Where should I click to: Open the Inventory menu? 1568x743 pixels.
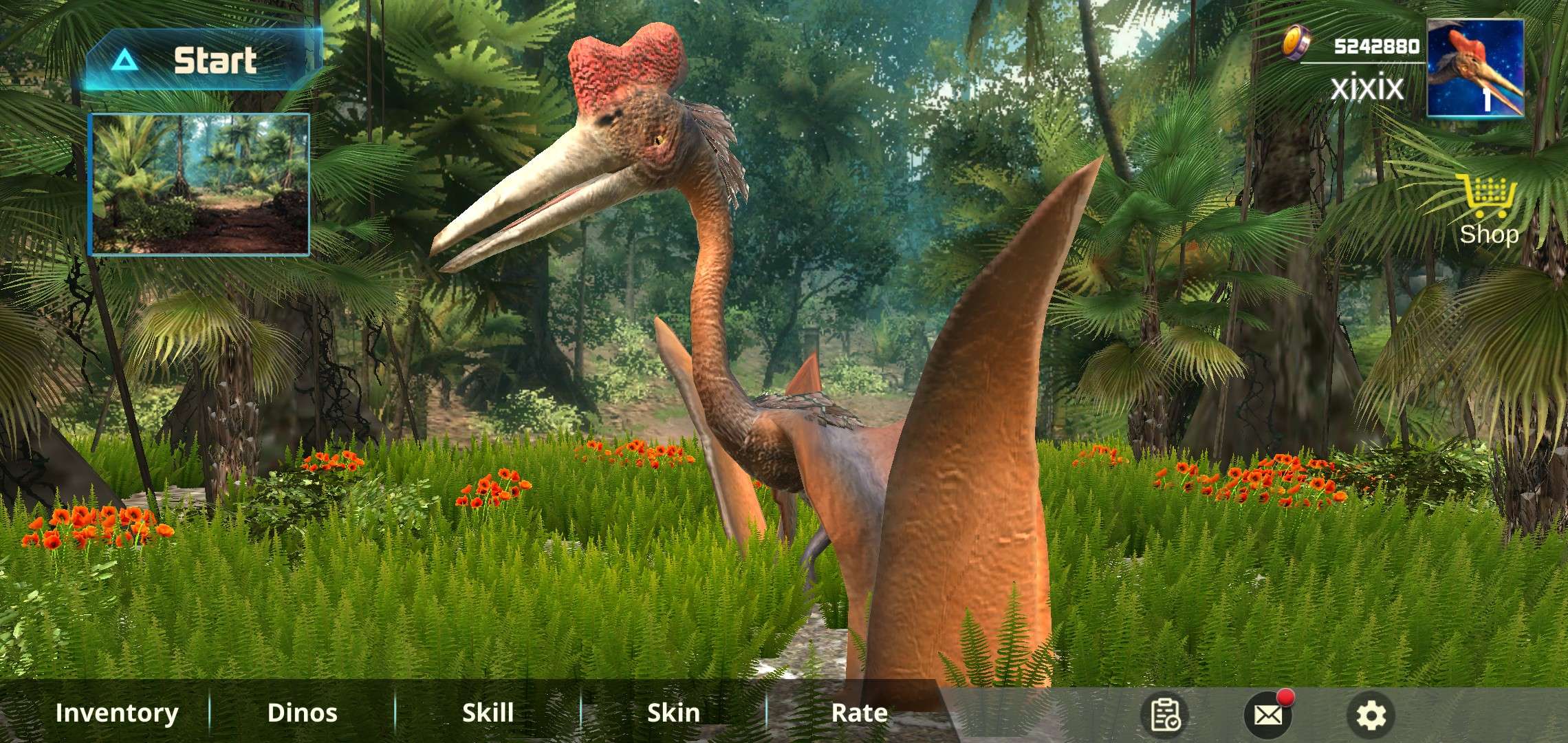(117, 713)
